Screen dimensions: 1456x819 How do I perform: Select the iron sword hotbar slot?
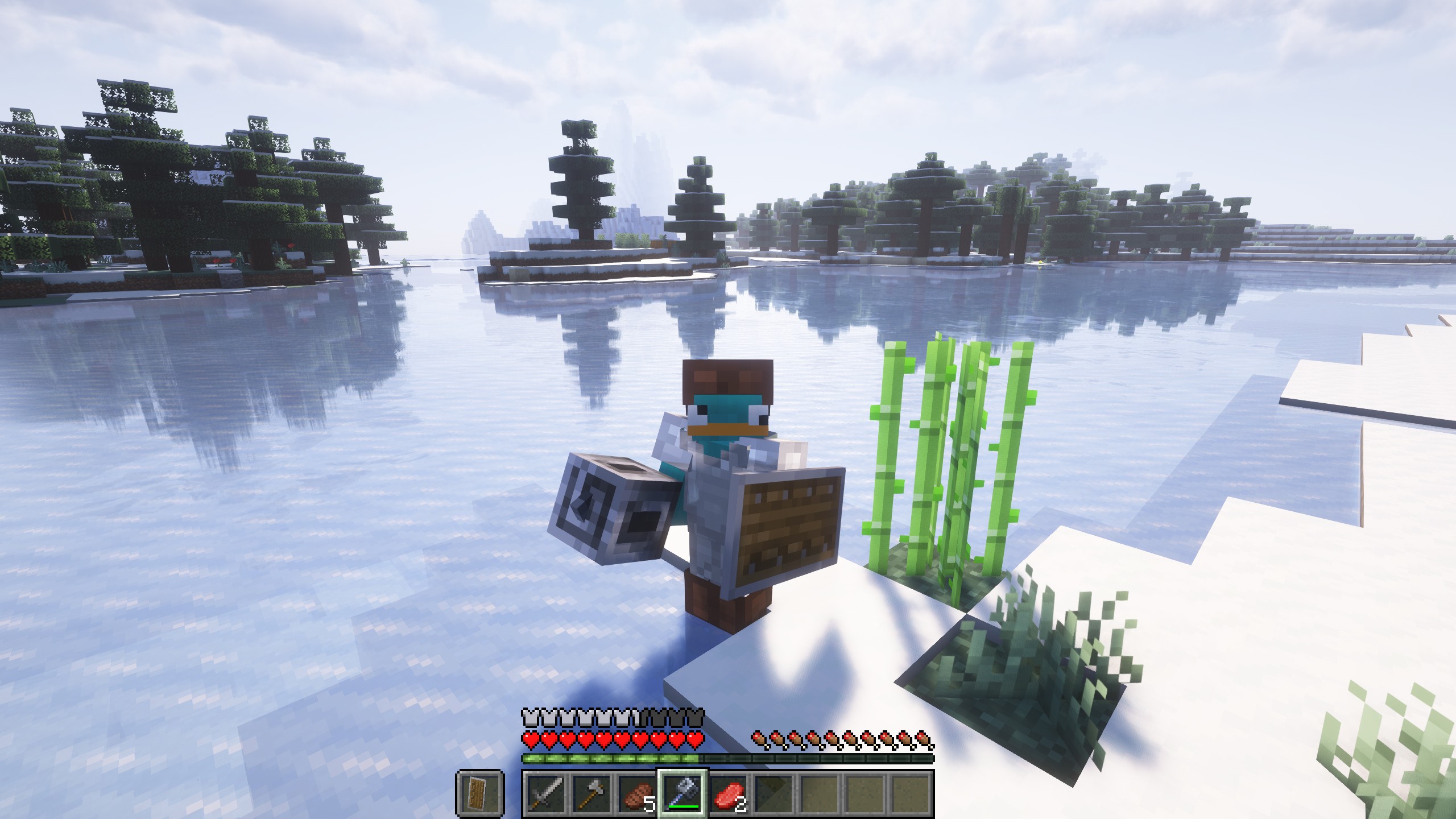coord(546,794)
